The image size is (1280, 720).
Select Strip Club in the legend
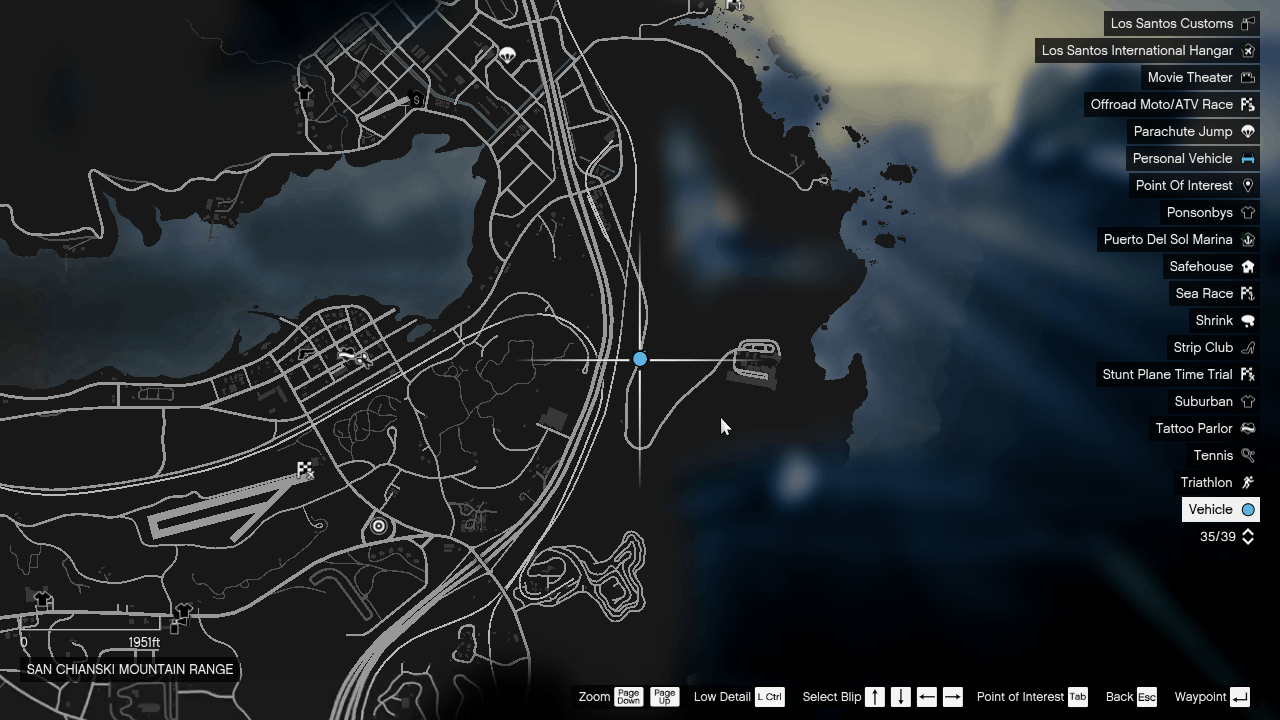click(1202, 347)
